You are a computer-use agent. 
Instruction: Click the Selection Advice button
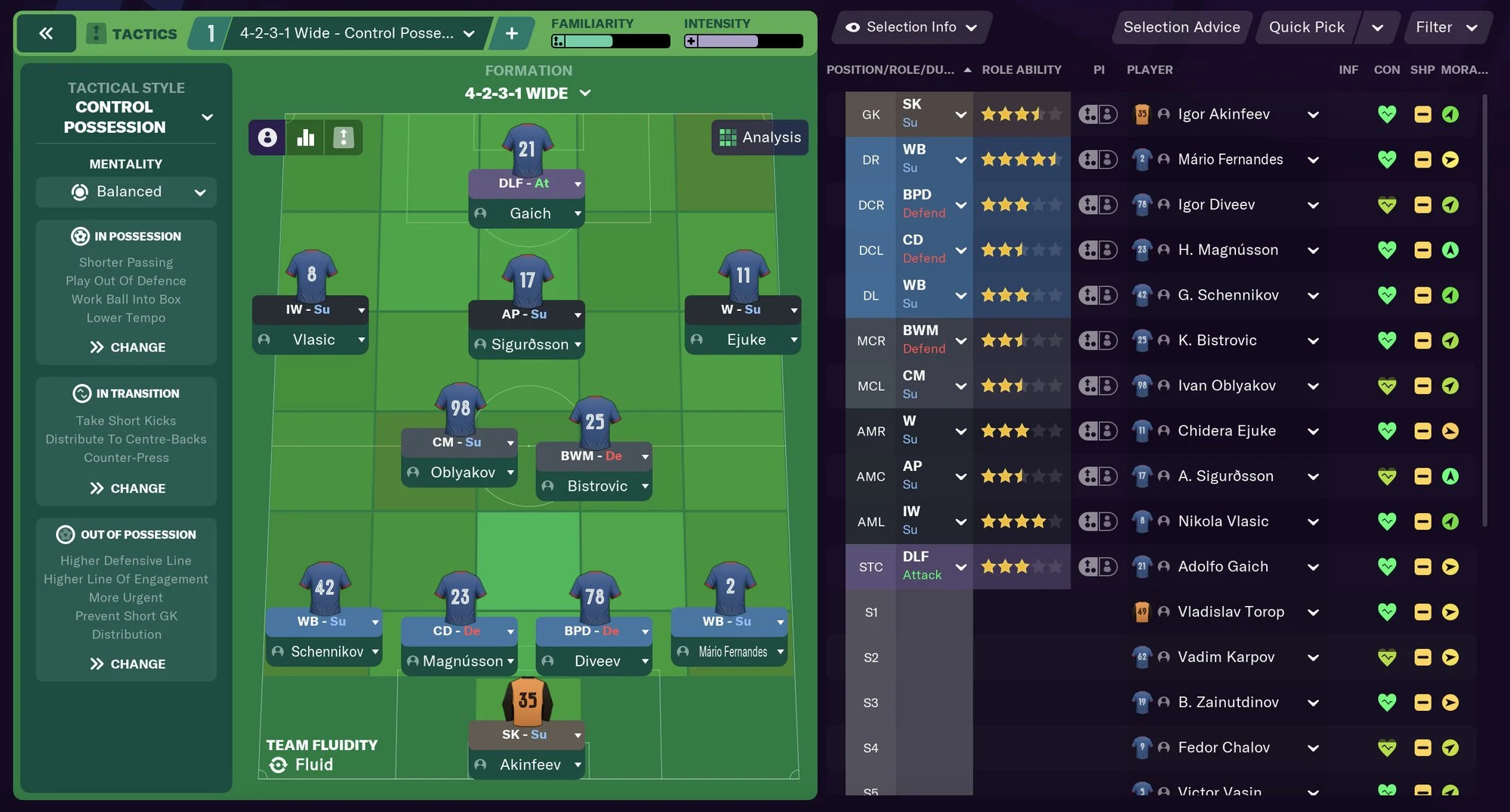[x=1181, y=27]
